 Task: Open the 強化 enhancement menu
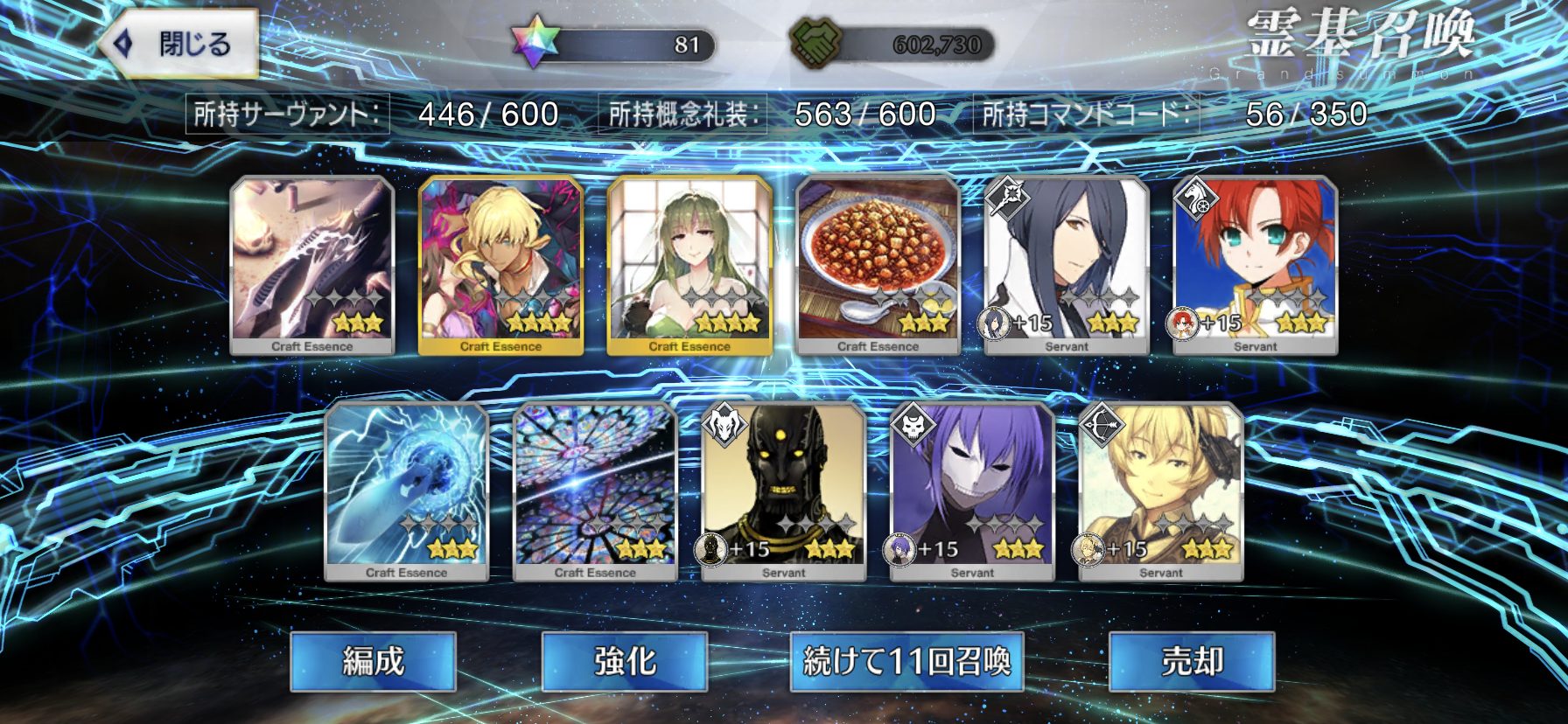click(x=624, y=661)
